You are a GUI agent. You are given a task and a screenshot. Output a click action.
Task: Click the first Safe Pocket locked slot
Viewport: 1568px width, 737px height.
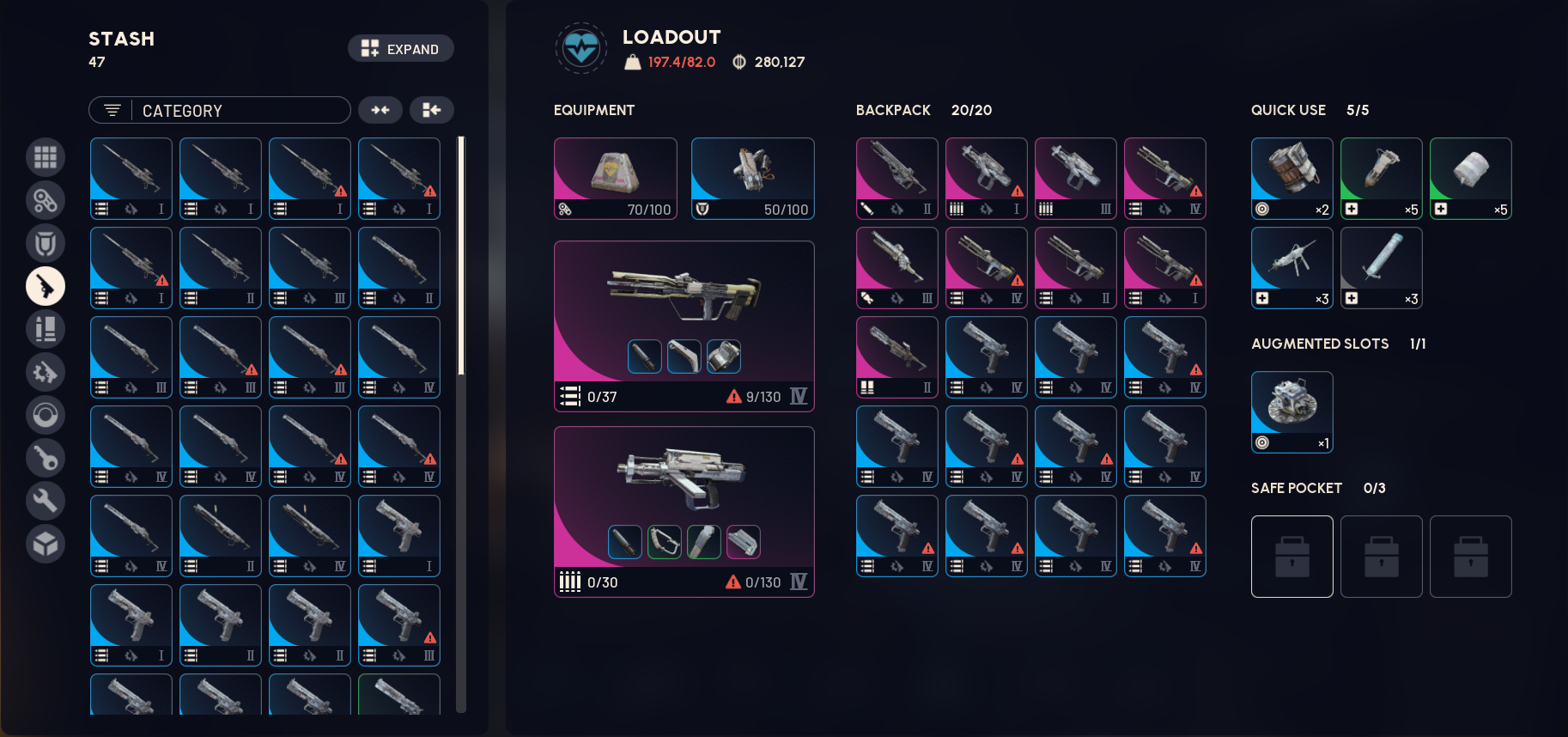(1291, 556)
